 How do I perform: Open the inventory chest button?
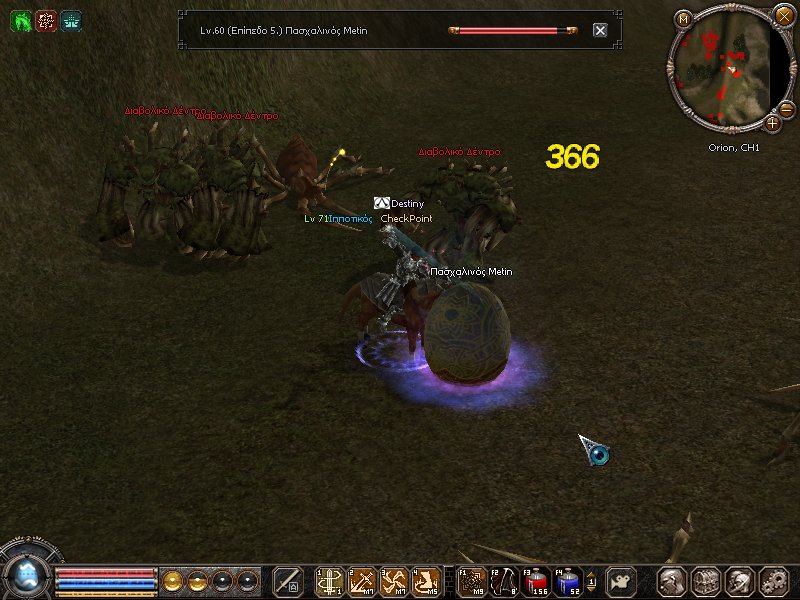pyautogui.click(x=706, y=581)
